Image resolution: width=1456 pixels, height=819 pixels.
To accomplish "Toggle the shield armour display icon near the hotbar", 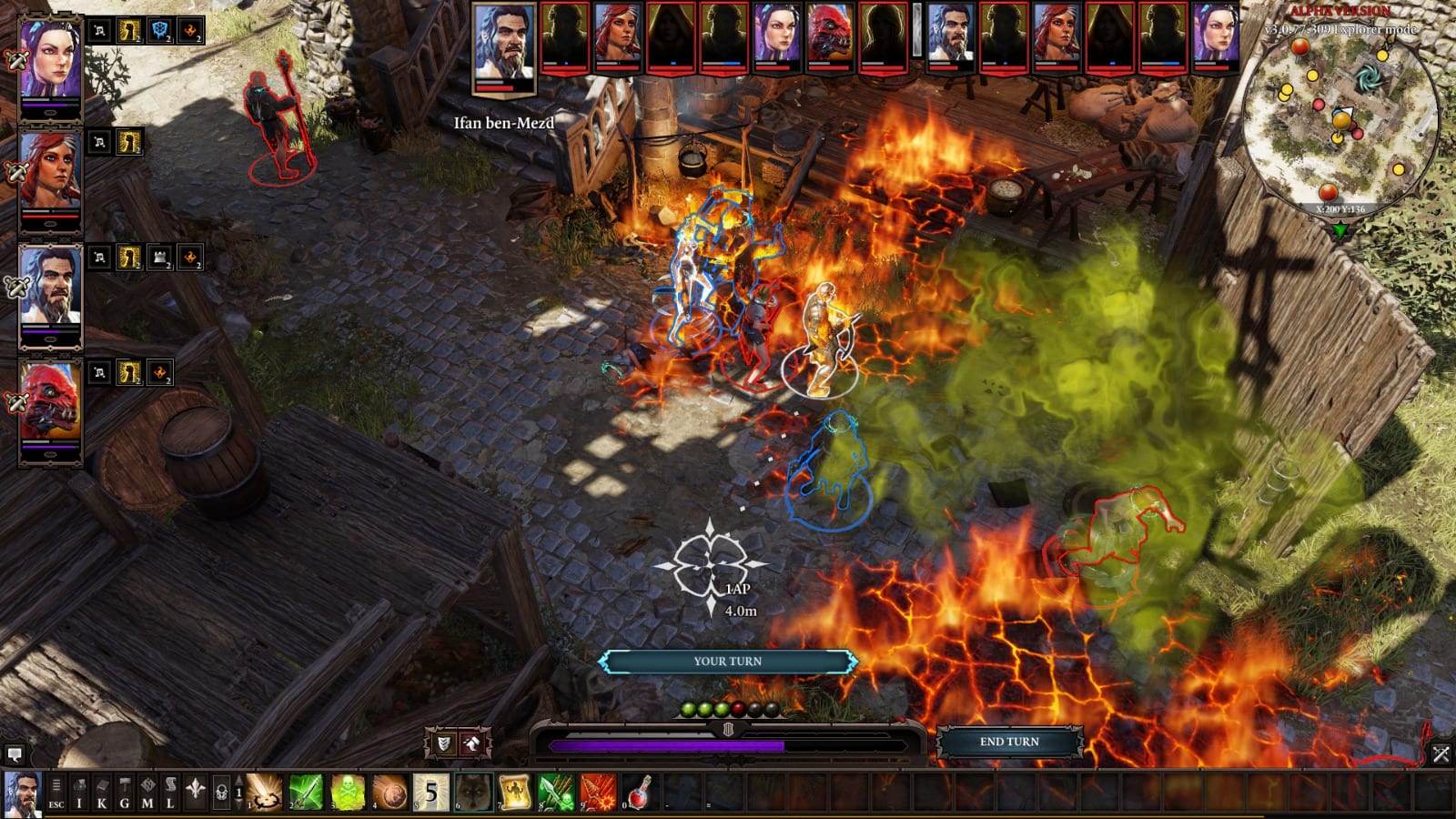I will pos(443,743).
